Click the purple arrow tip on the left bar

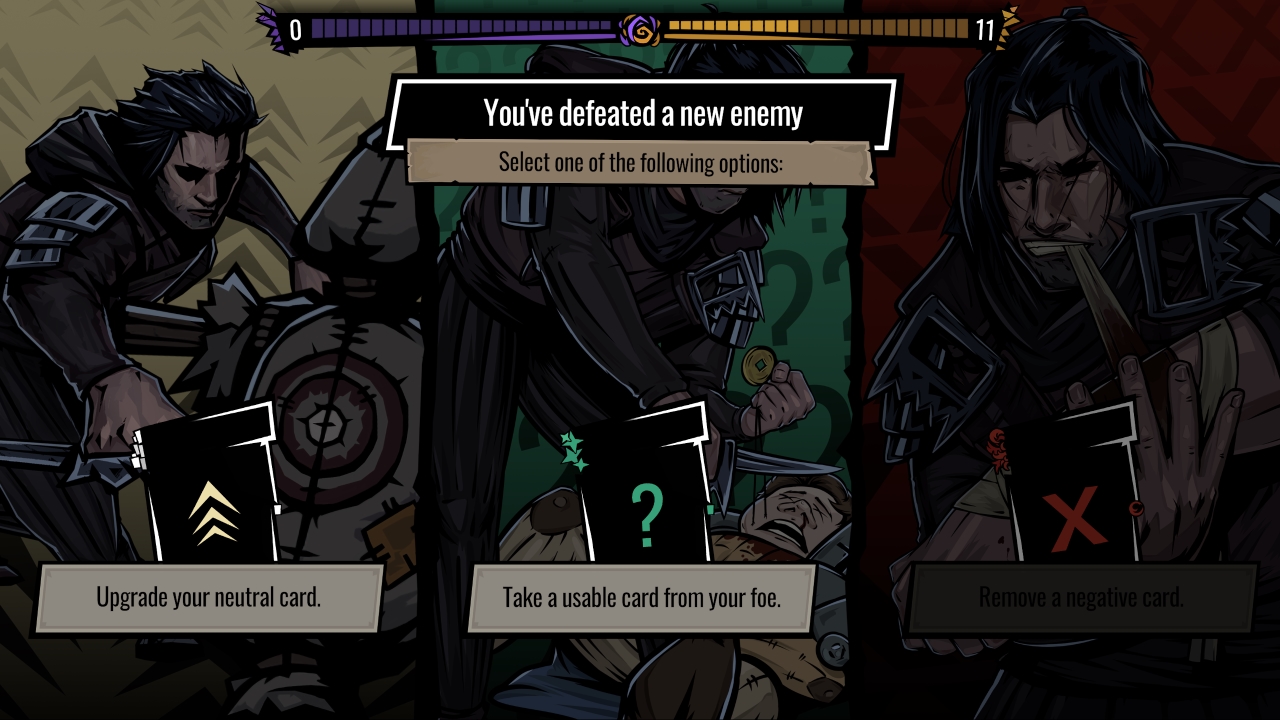(x=266, y=22)
